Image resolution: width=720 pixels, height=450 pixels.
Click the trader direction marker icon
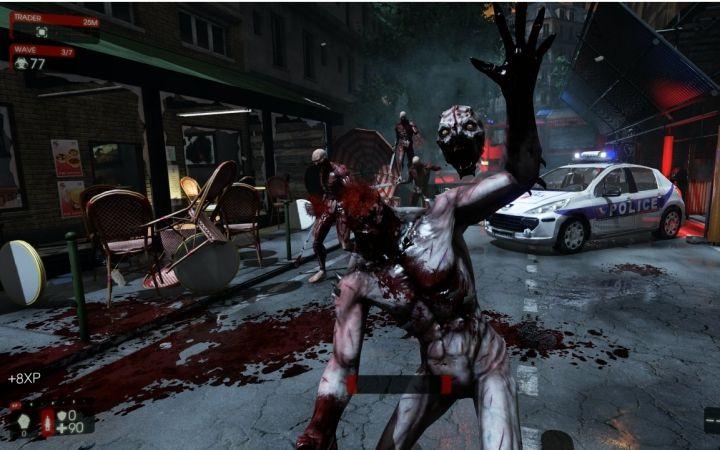[42, 32]
